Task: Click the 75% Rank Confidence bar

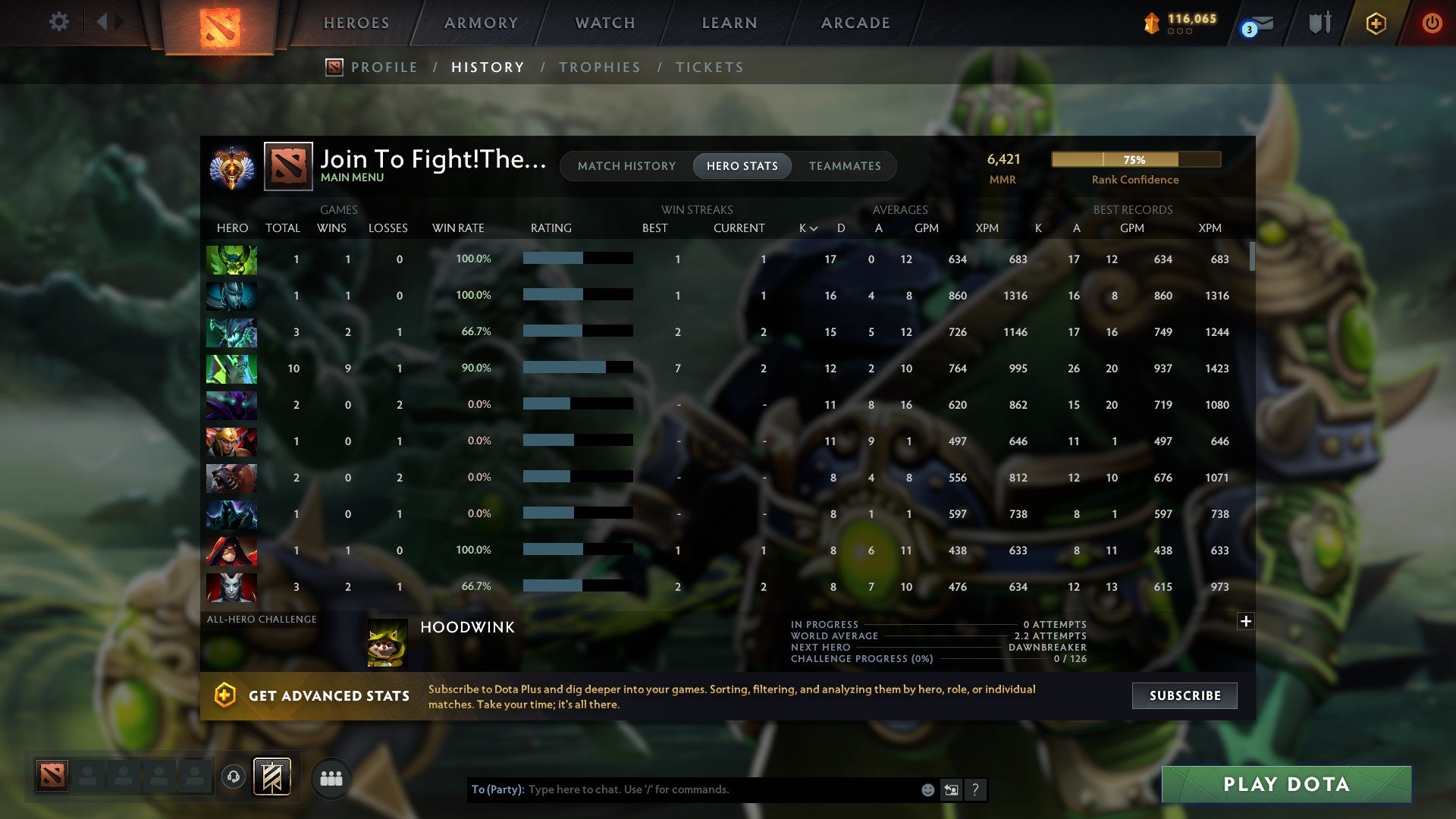Action: [x=1135, y=160]
